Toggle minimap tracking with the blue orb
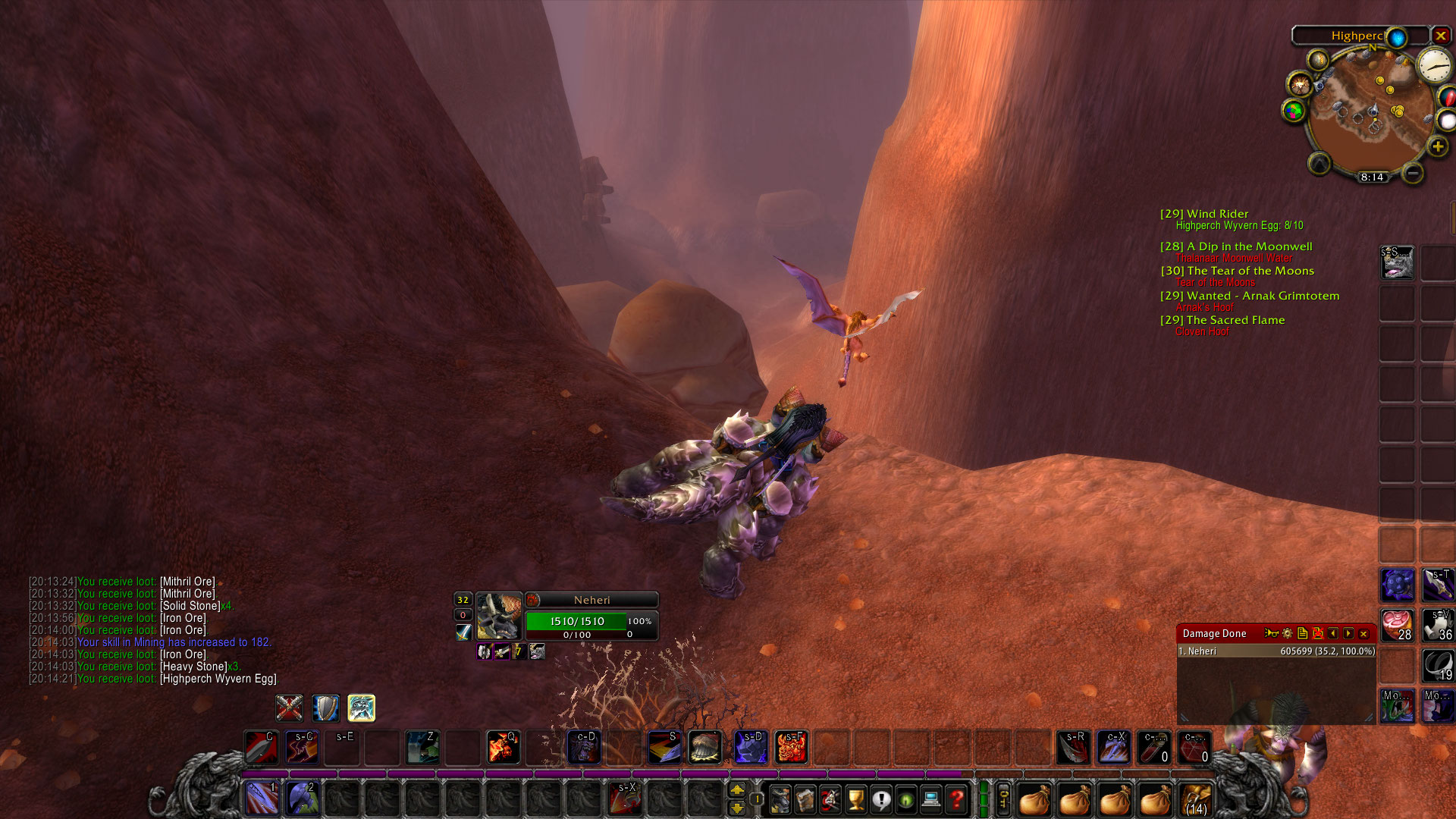The width and height of the screenshot is (1456, 819). click(x=1398, y=36)
